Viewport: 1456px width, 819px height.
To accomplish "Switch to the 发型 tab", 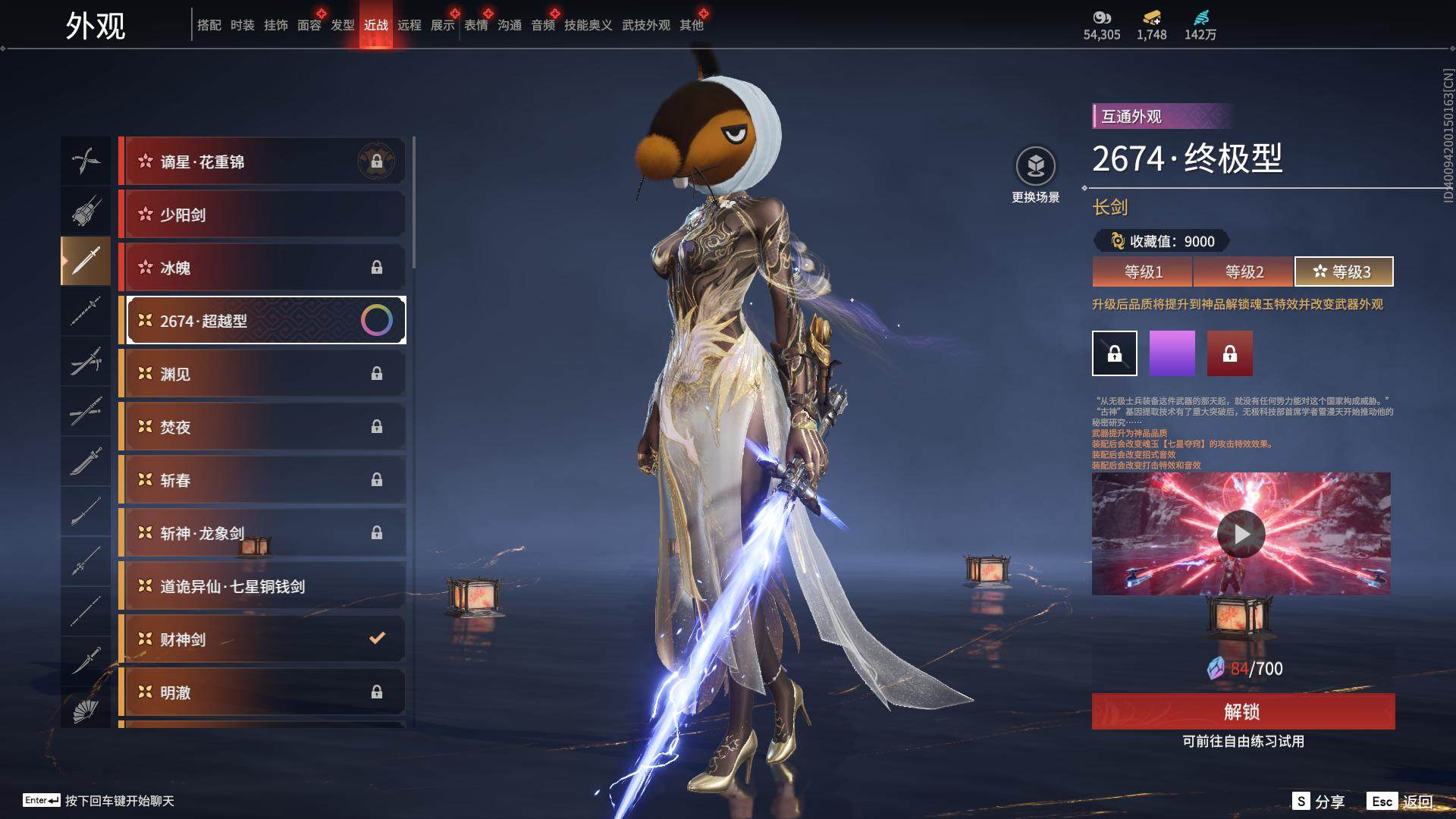I will point(343,25).
